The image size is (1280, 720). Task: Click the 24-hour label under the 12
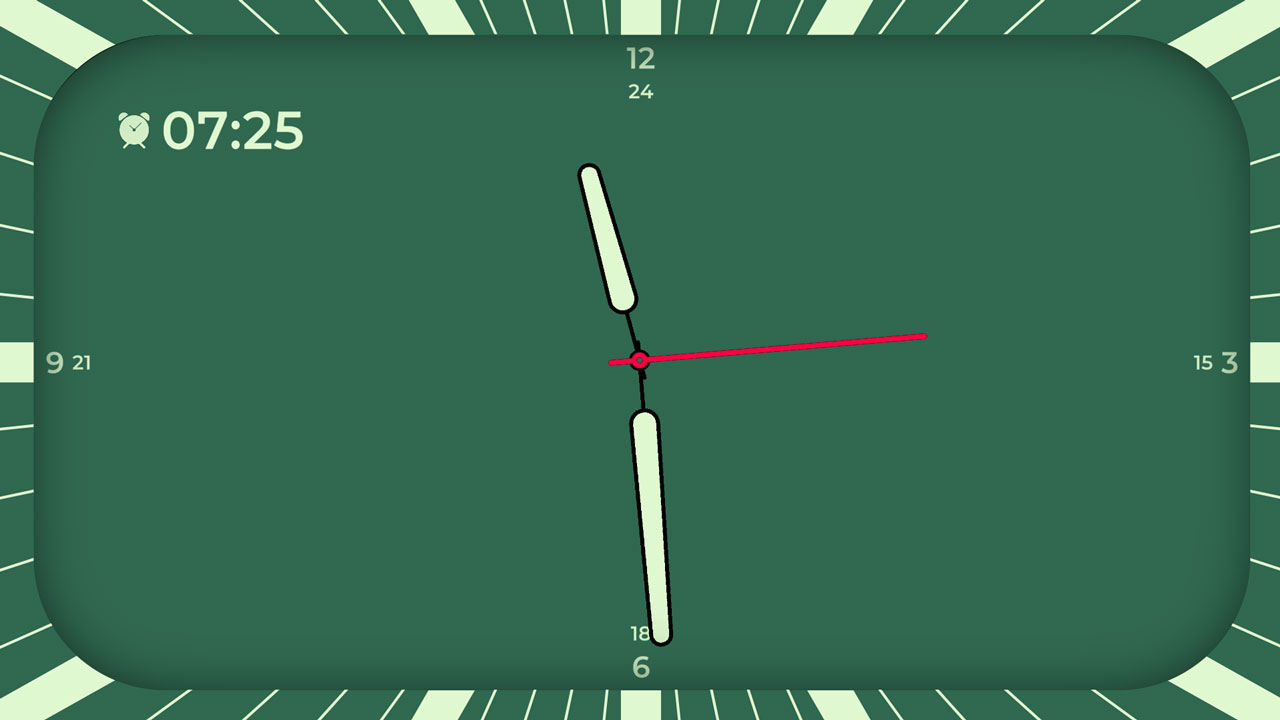[643, 92]
